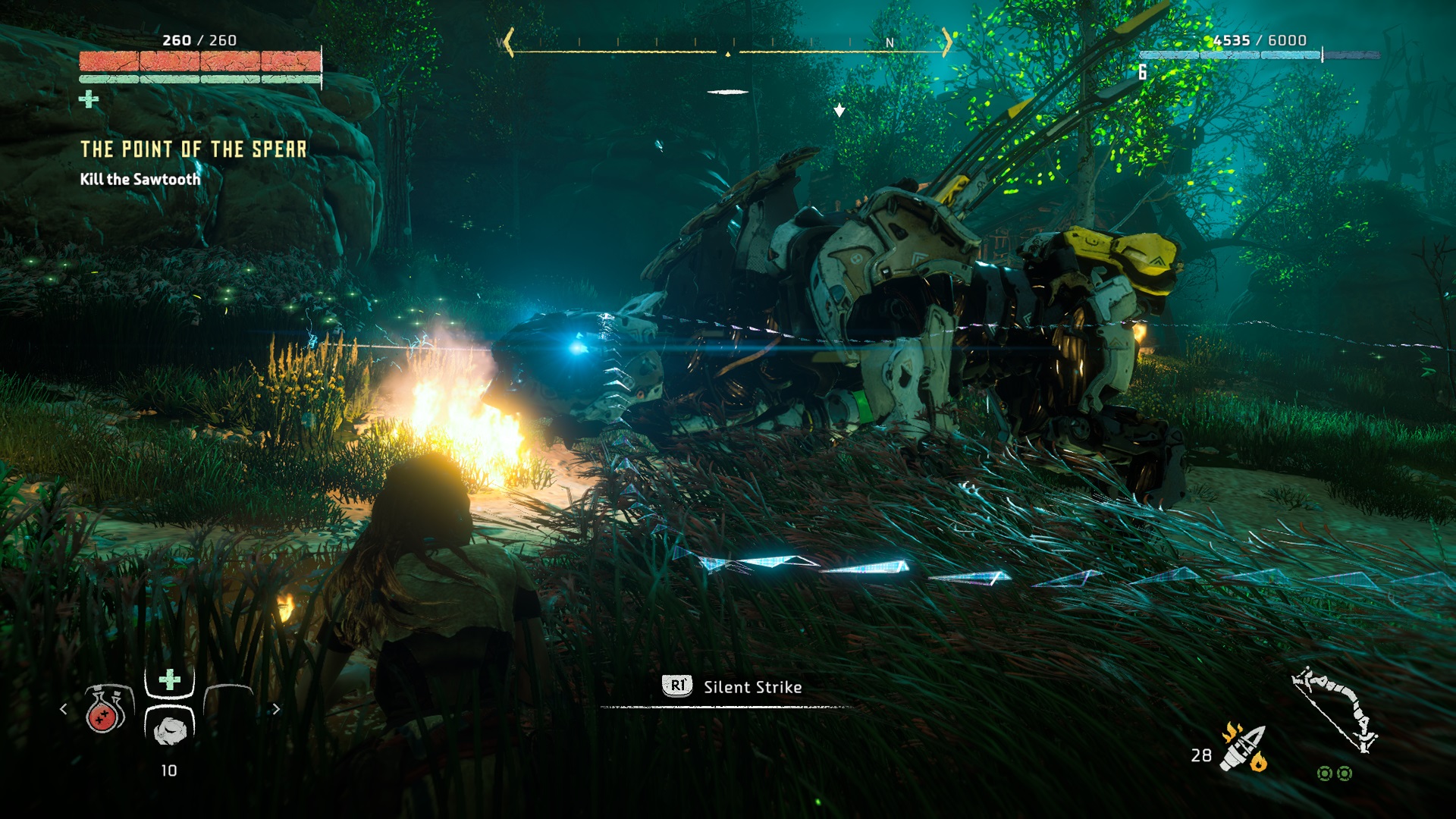1456x819 pixels.
Task: Click the compass bar heading strip
Action: tap(727, 45)
